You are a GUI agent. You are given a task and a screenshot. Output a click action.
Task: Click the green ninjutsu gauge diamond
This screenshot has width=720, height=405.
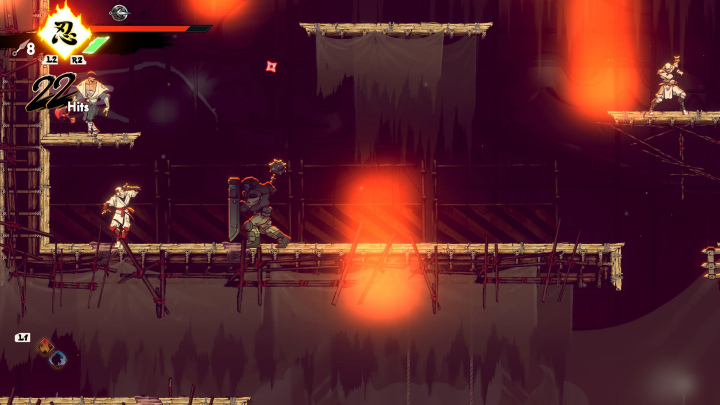(95, 44)
